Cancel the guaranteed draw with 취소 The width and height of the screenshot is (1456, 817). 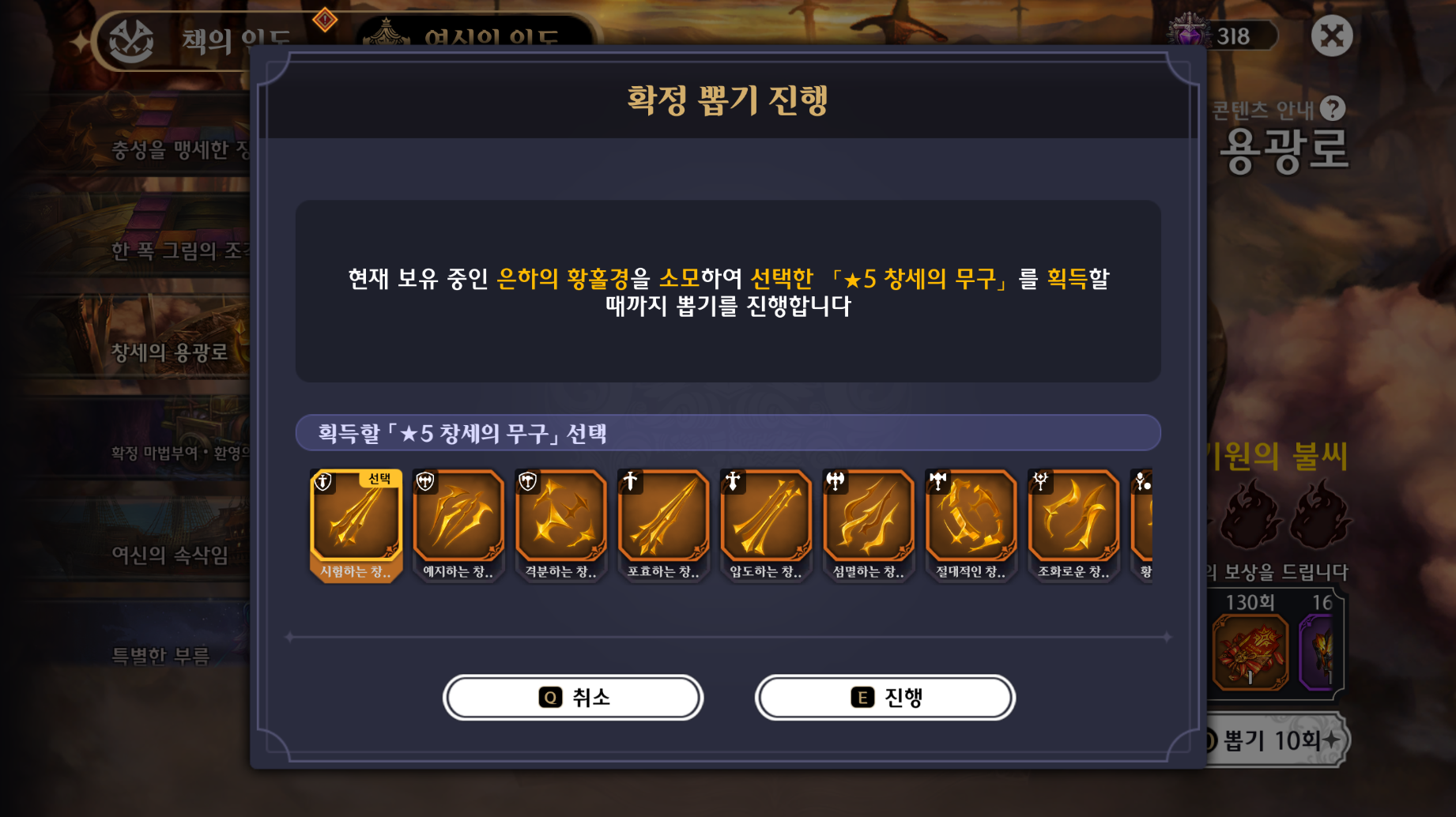pos(573,698)
